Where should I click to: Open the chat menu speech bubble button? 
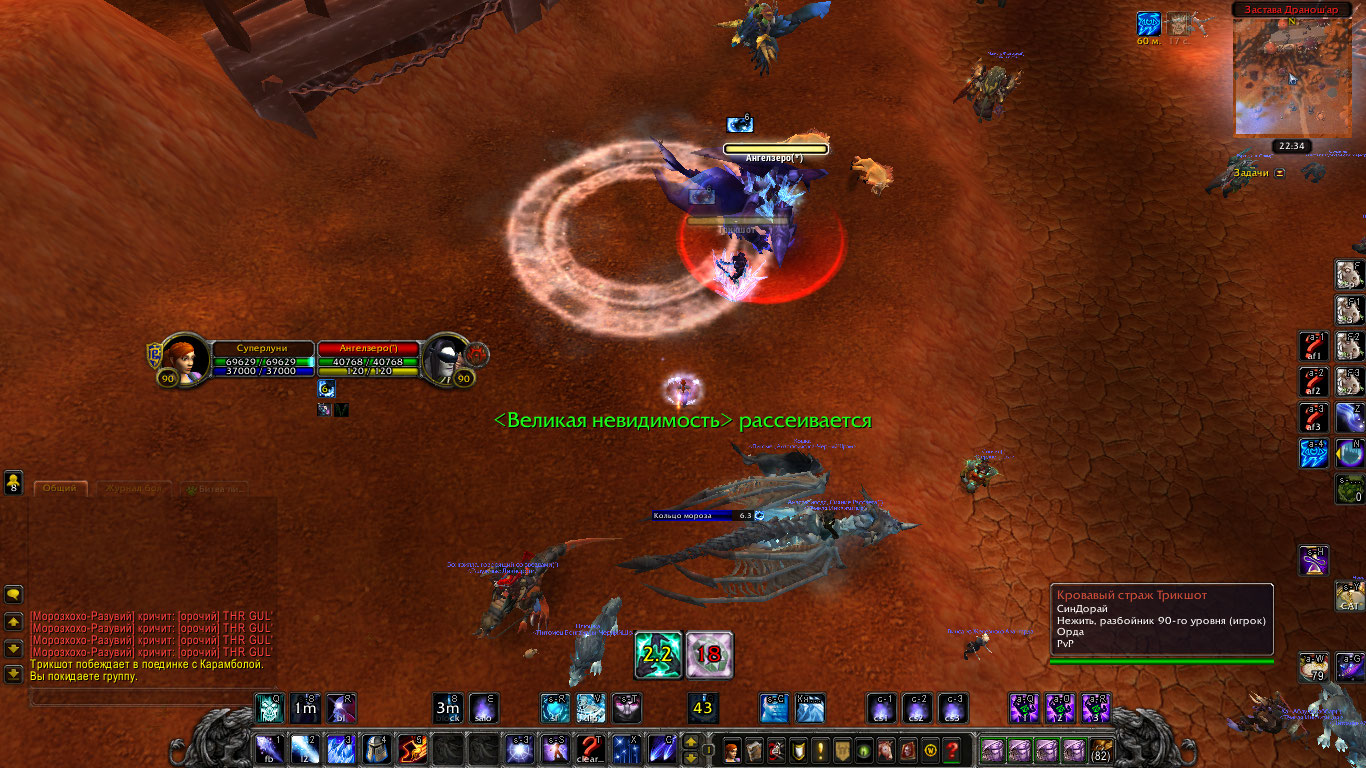pyautogui.click(x=14, y=594)
